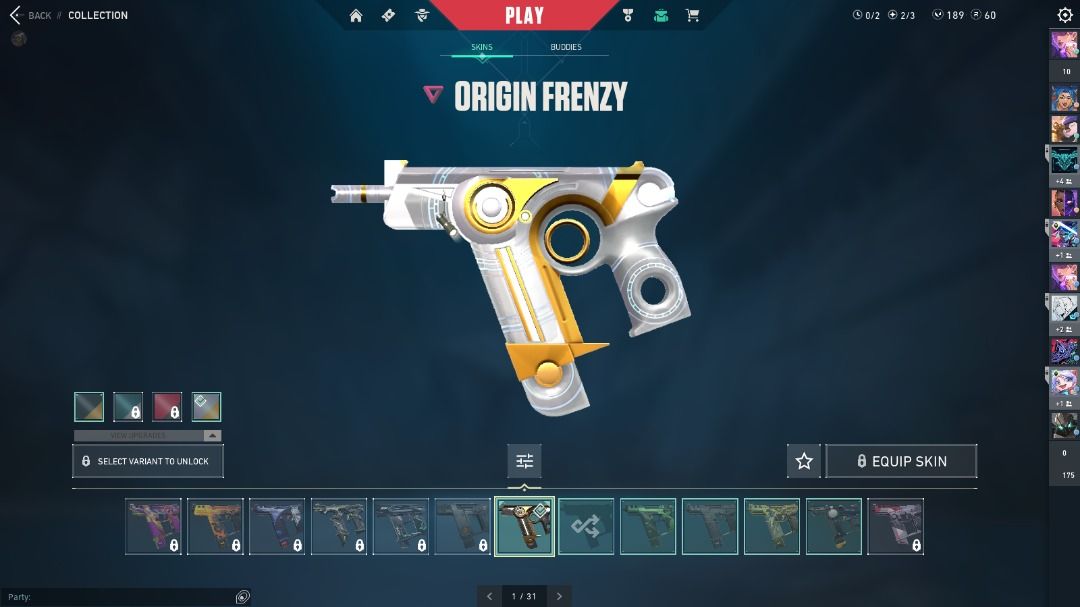Click the Equip Skin button
1080x607 pixels.
pyautogui.click(x=901, y=461)
